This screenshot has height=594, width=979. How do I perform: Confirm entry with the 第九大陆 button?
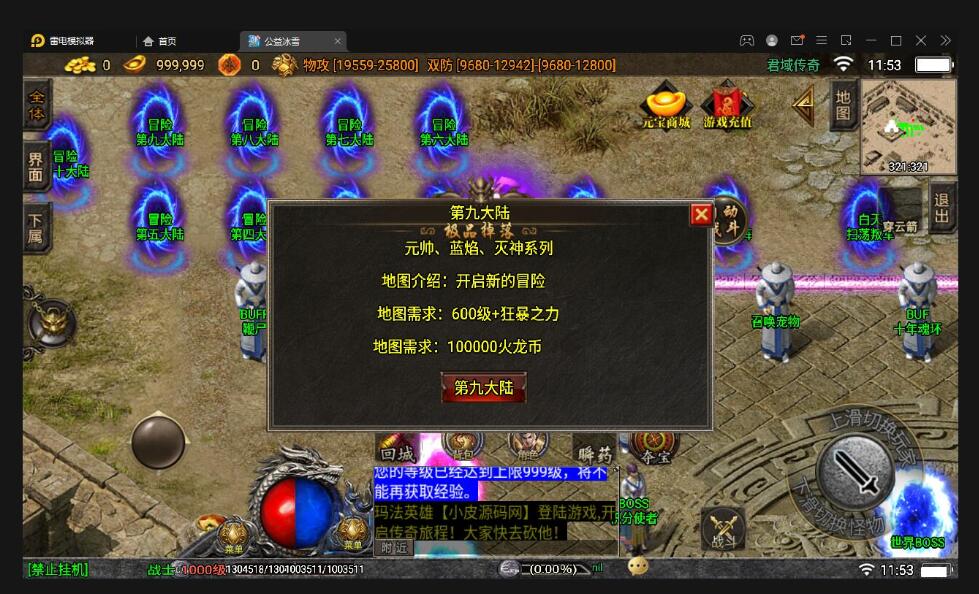coord(484,387)
